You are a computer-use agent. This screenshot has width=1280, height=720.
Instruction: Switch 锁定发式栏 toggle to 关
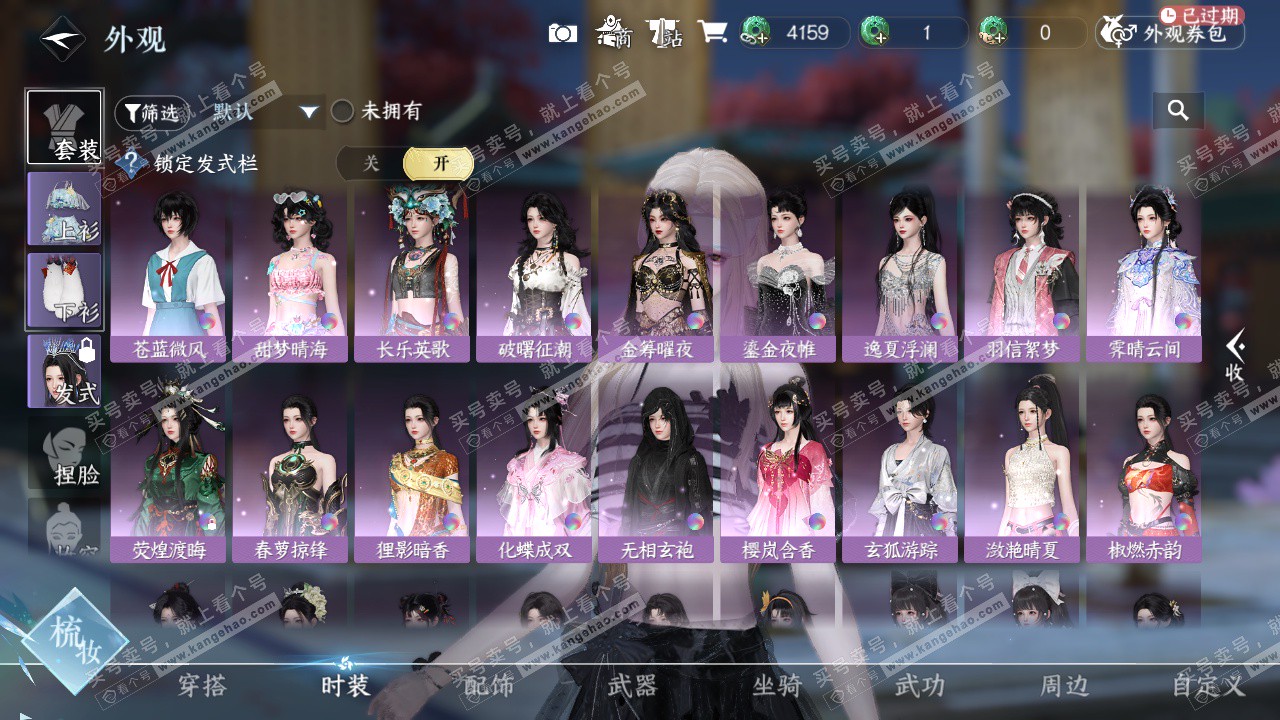pos(371,163)
